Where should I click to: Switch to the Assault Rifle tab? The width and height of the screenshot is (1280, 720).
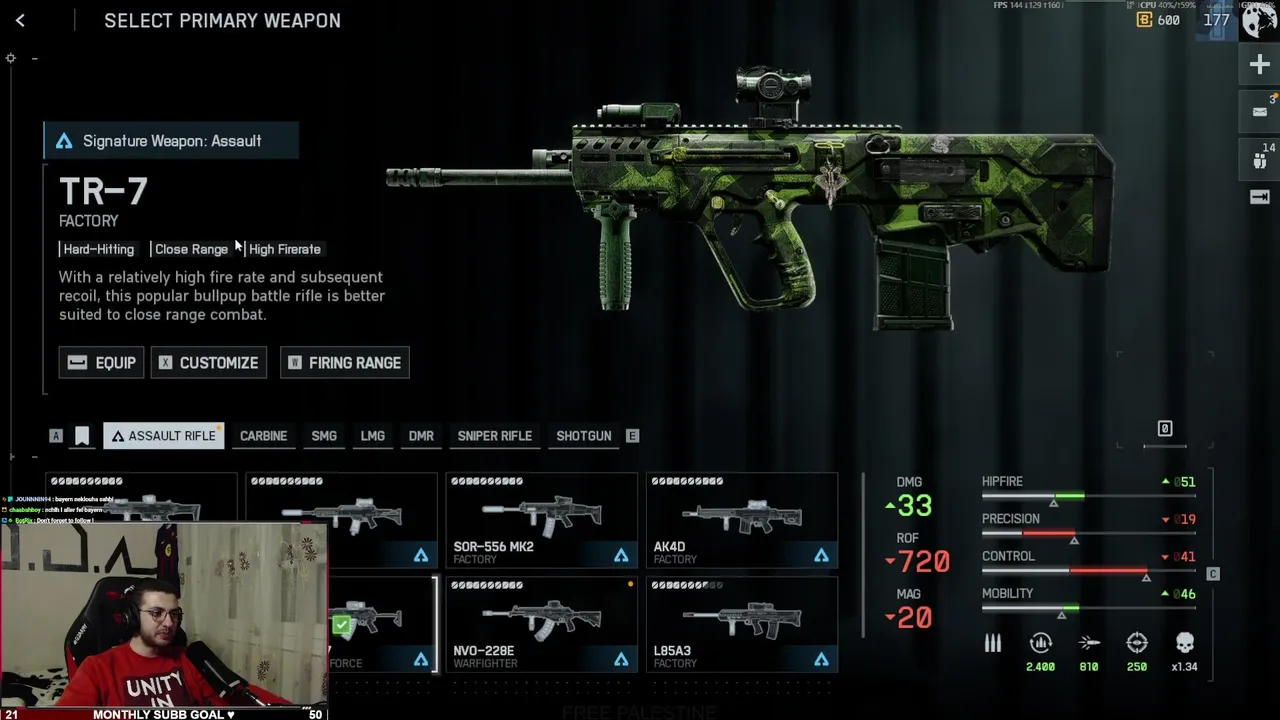(163, 436)
